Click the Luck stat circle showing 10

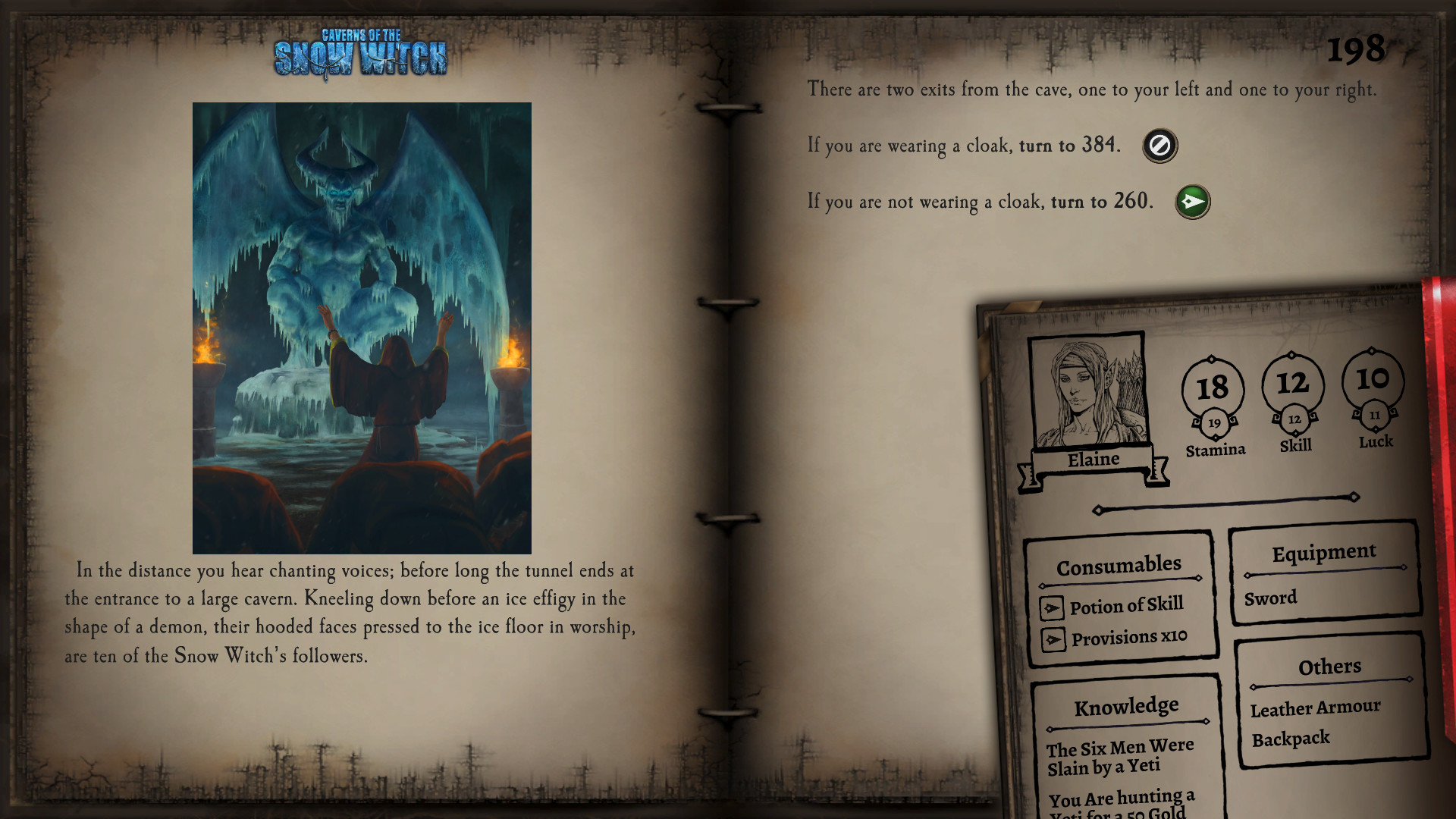tap(1373, 381)
